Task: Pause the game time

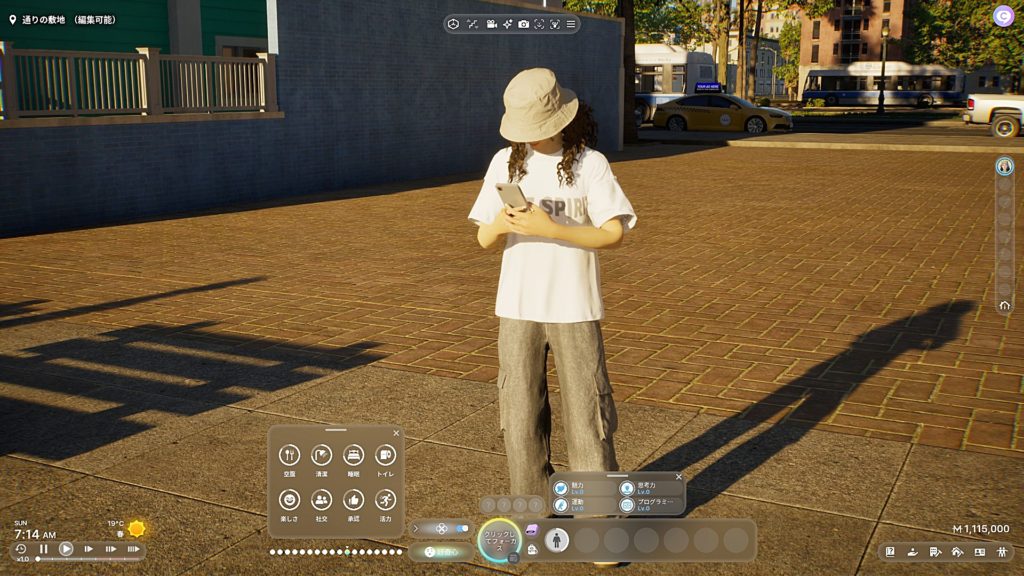Action: (44, 549)
